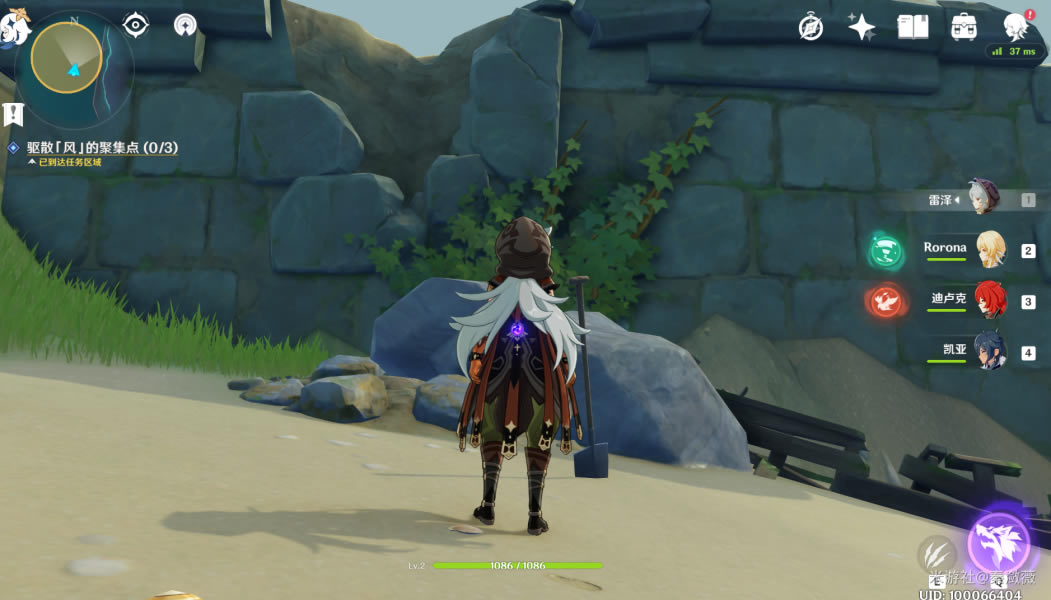Image resolution: width=1051 pixels, height=600 pixels.
Task: Switch to party member 凯亚
Action: [990, 352]
